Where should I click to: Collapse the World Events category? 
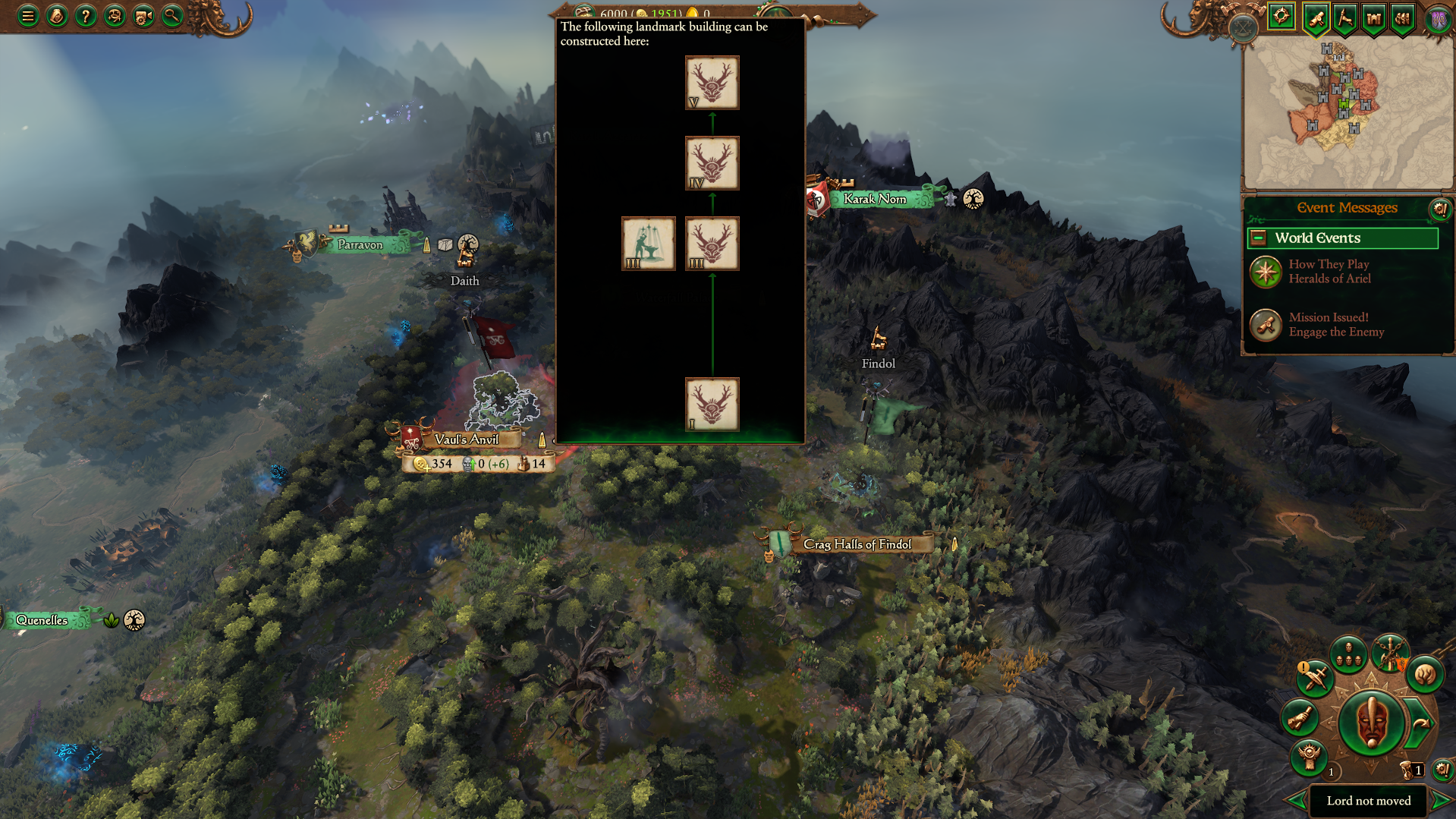[1259, 238]
